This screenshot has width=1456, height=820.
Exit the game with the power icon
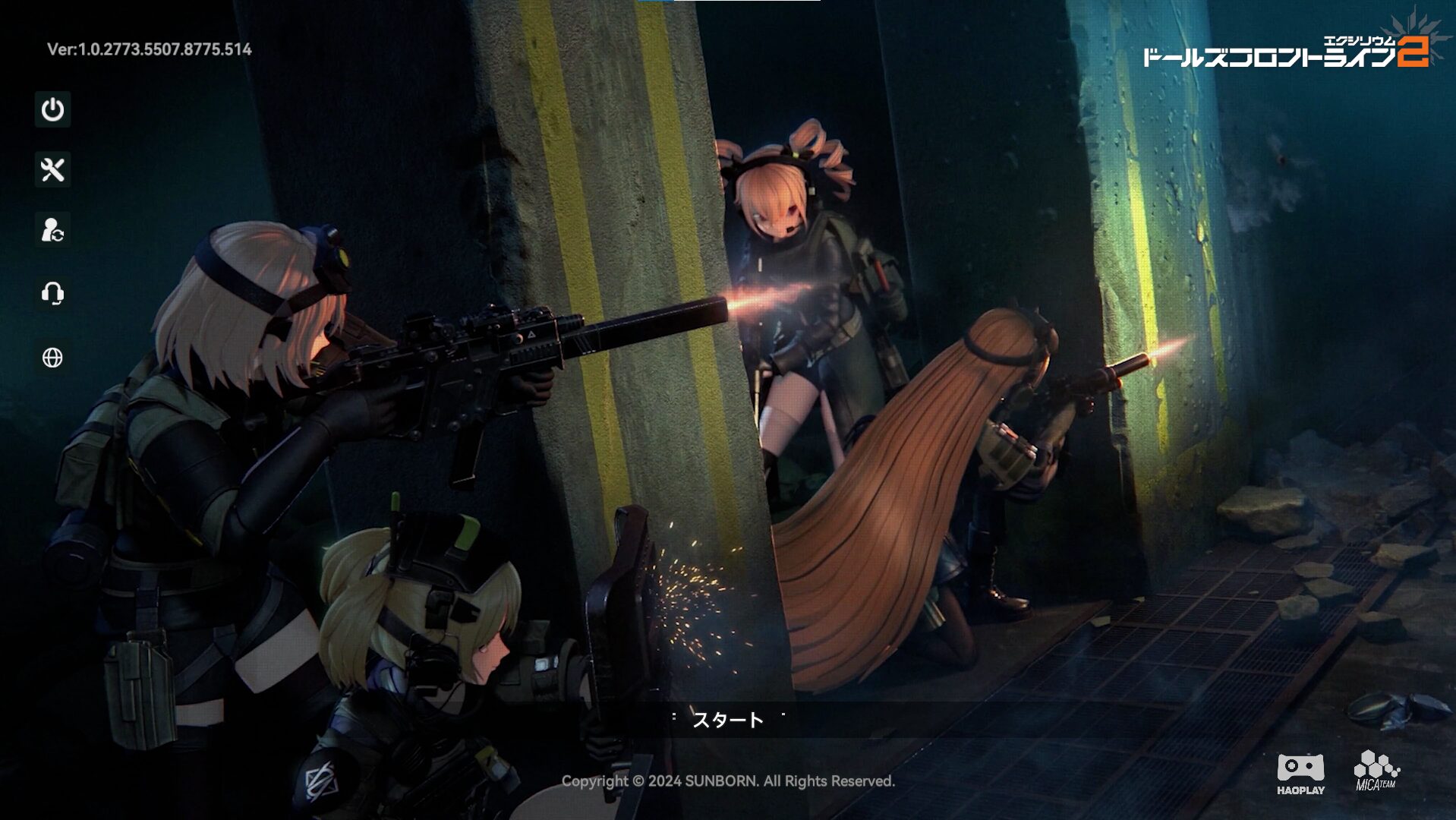pos(52,109)
